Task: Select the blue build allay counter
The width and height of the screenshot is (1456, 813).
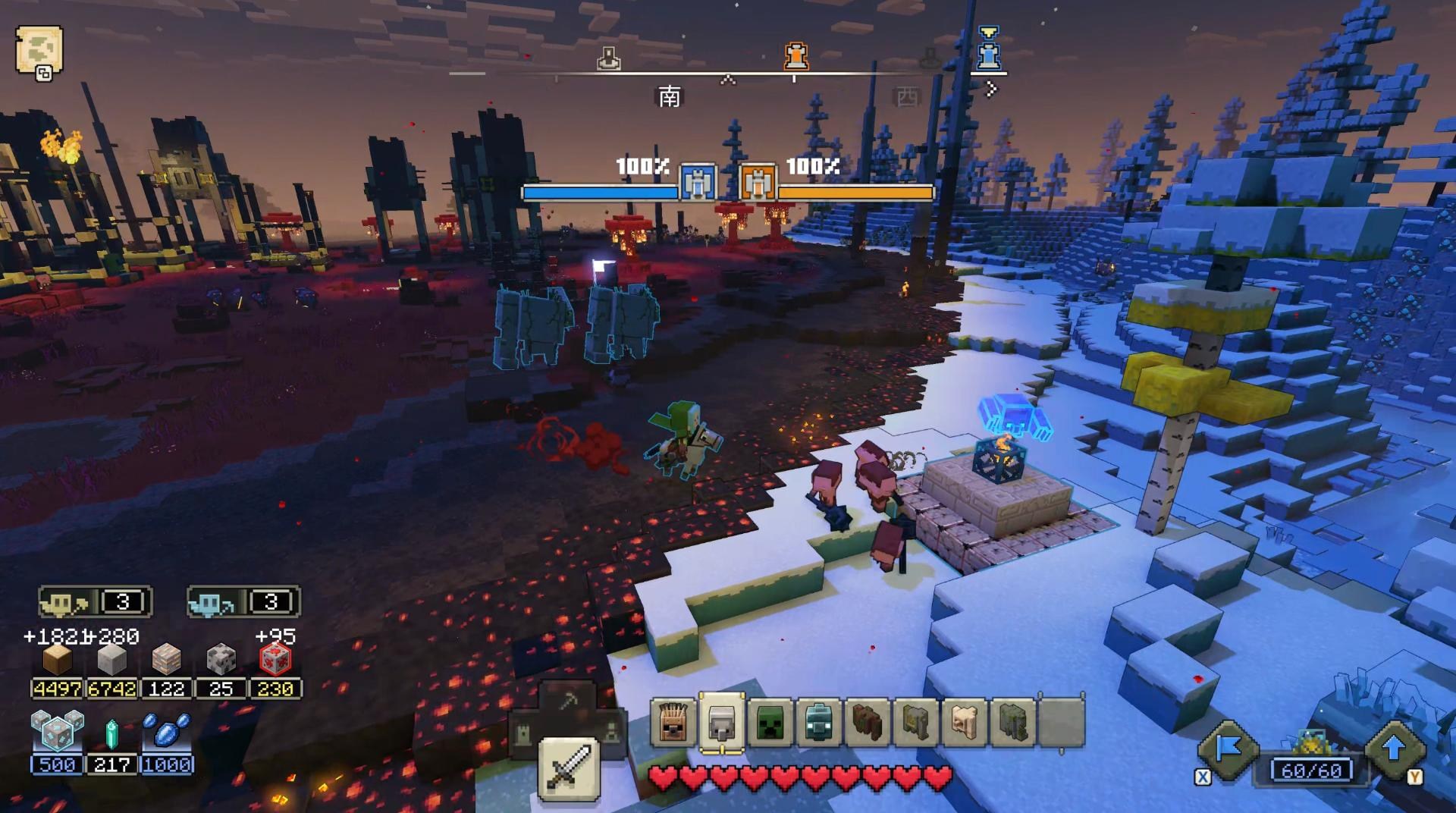Action: point(243,603)
